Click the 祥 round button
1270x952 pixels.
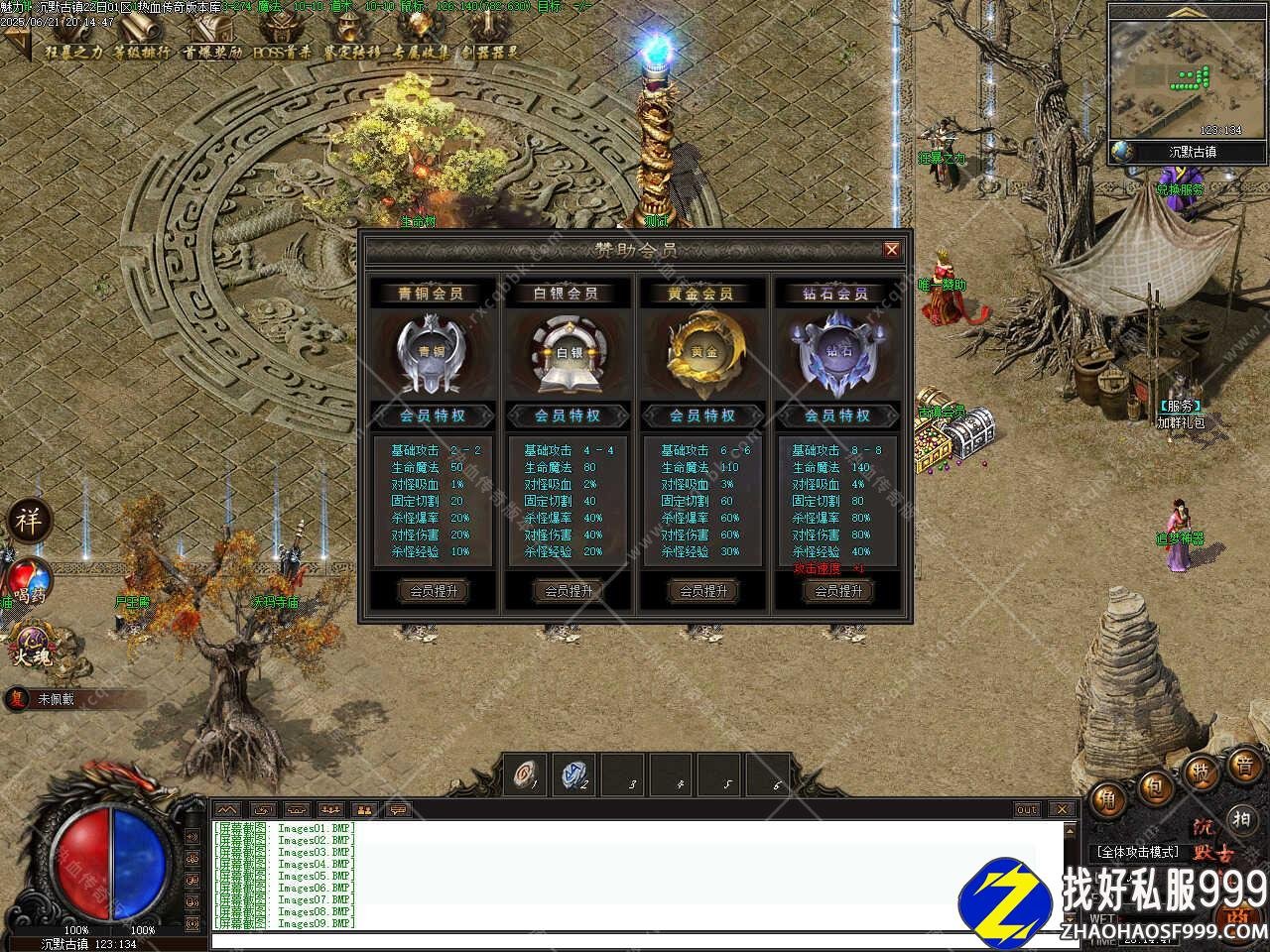coord(29,521)
